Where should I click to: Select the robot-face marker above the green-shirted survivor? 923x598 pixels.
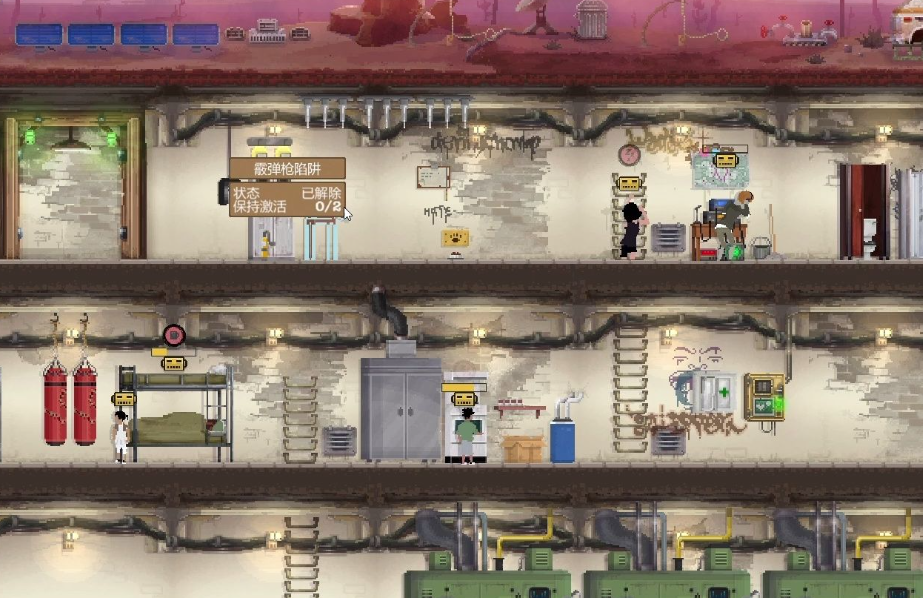pos(465,397)
